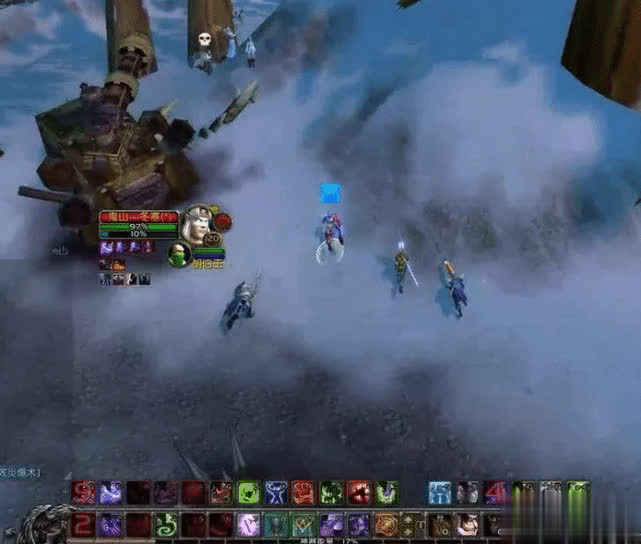Use the orange spiral shell ability
The height and width of the screenshot is (544, 641).
tap(386, 524)
